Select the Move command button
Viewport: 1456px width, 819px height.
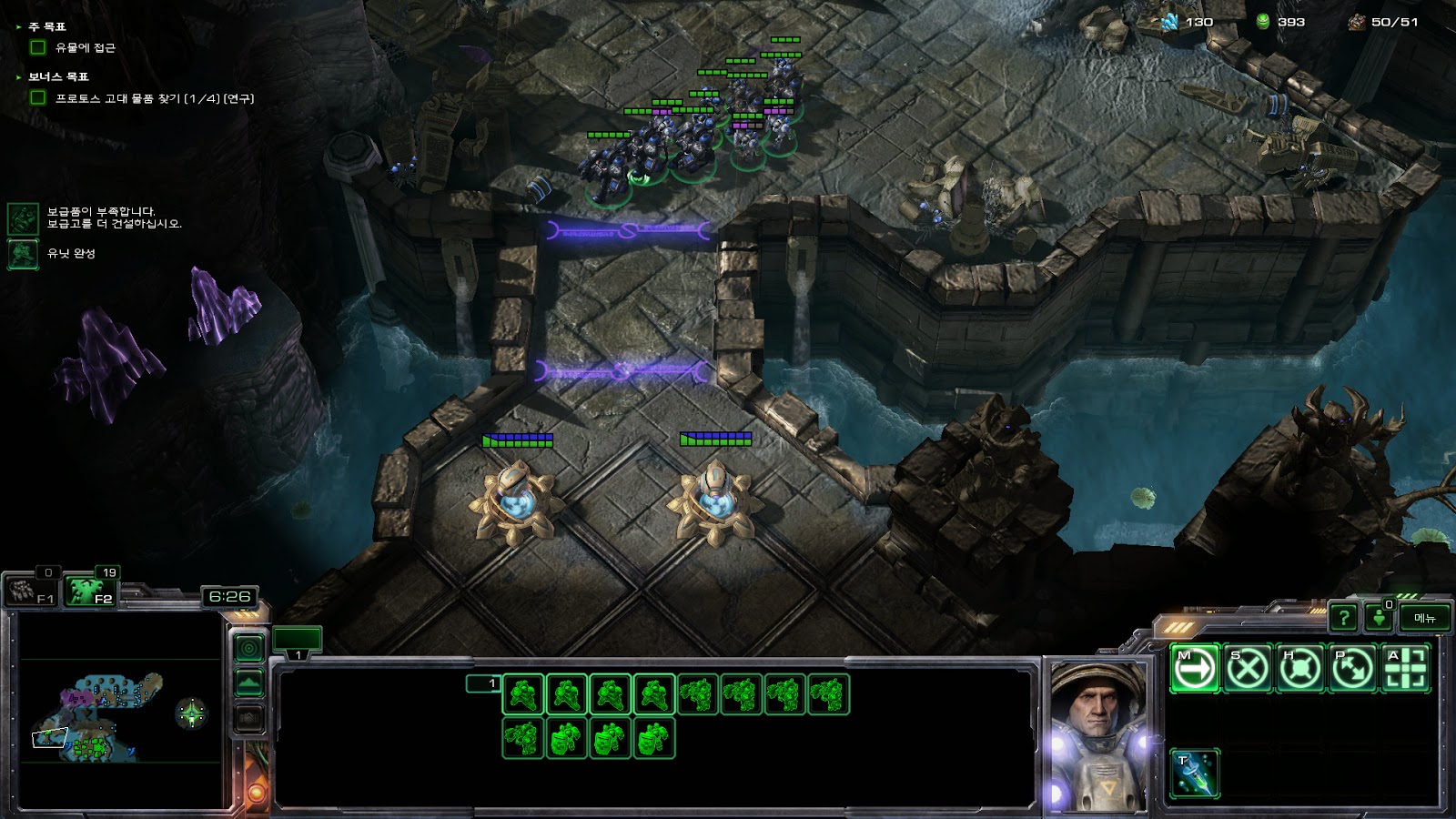pyautogui.click(x=1194, y=669)
